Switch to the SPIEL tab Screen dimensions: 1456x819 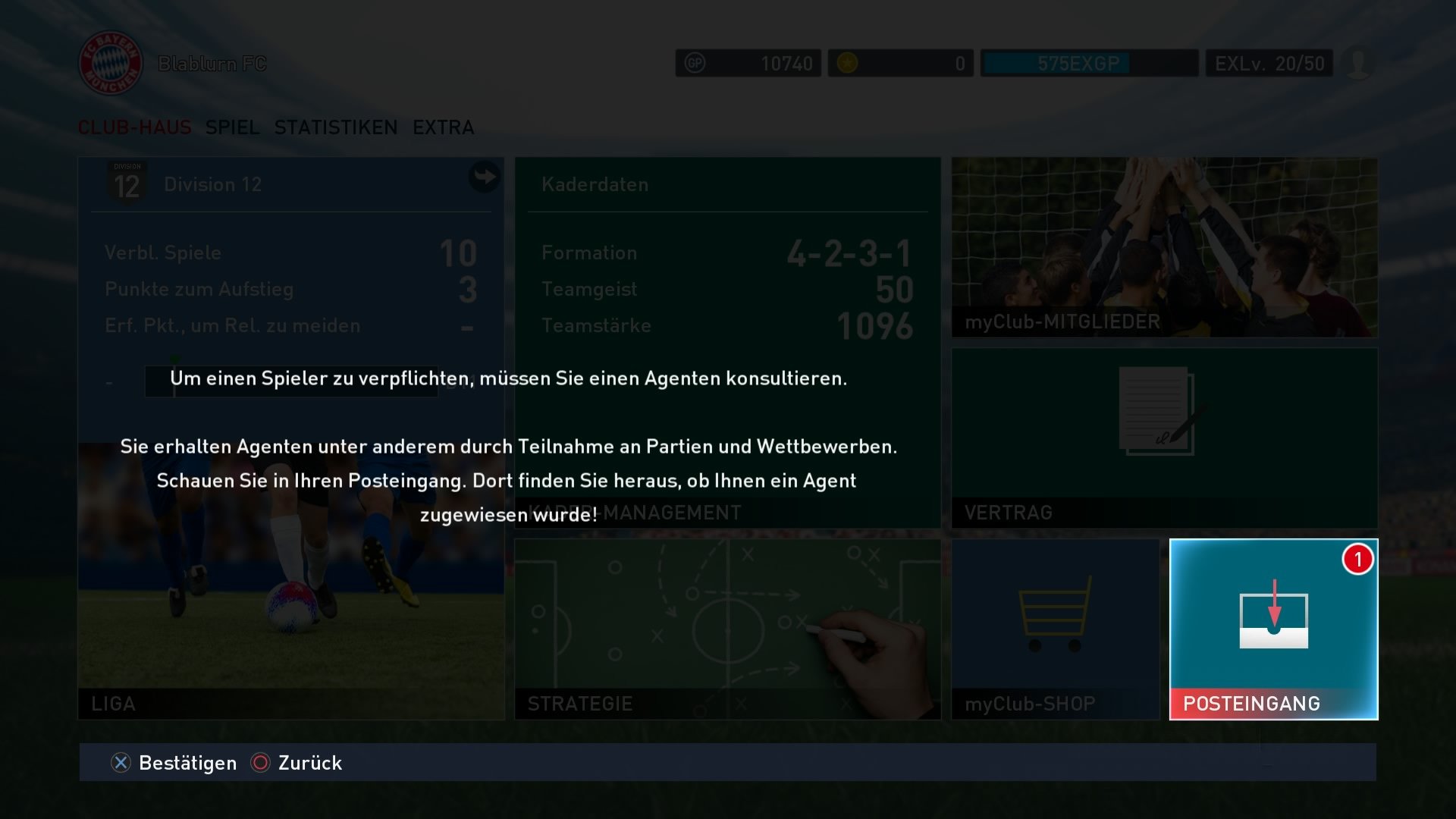[231, 127]
